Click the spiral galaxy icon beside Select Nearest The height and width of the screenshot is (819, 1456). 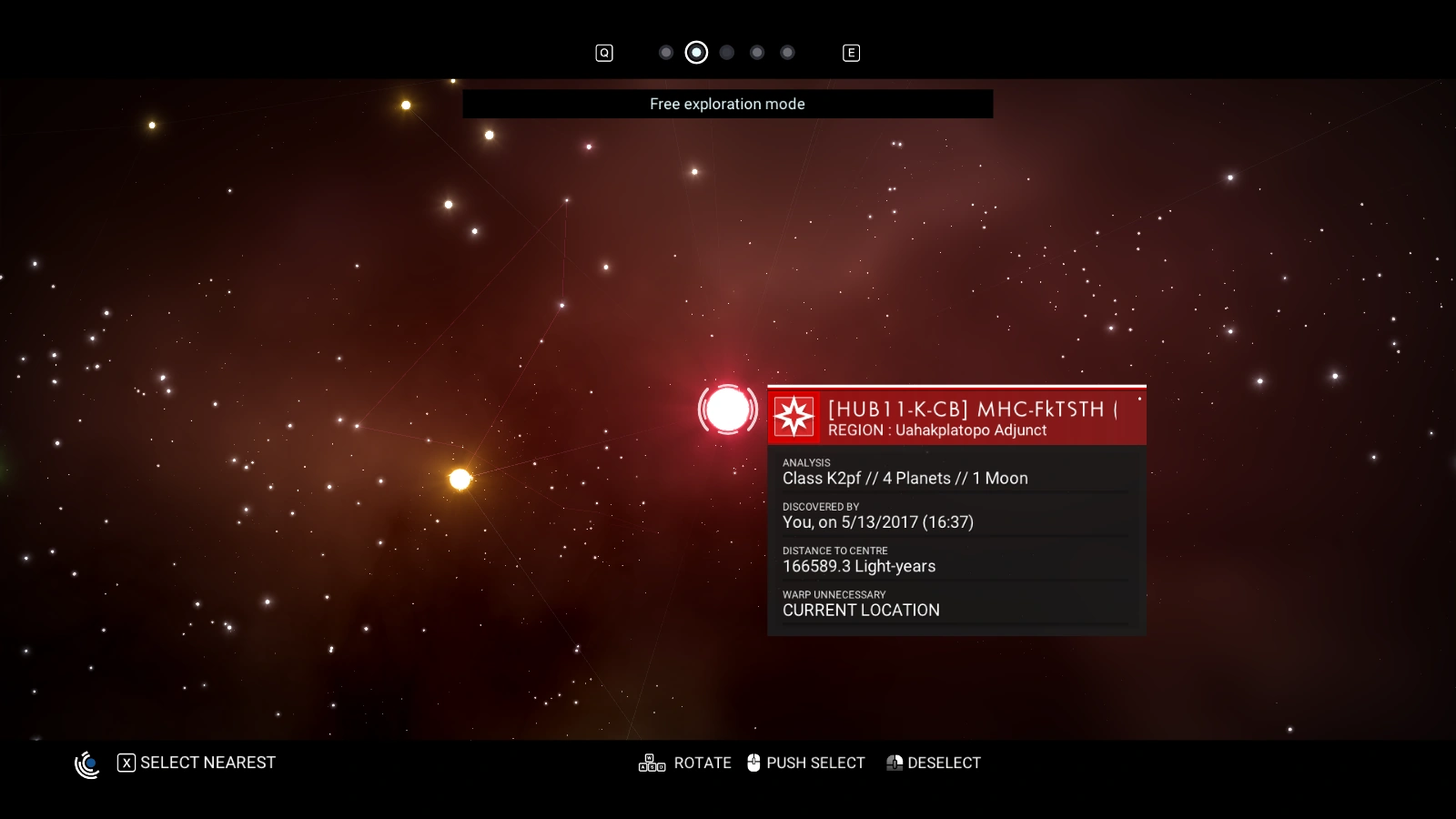click(x=87, y=763)
